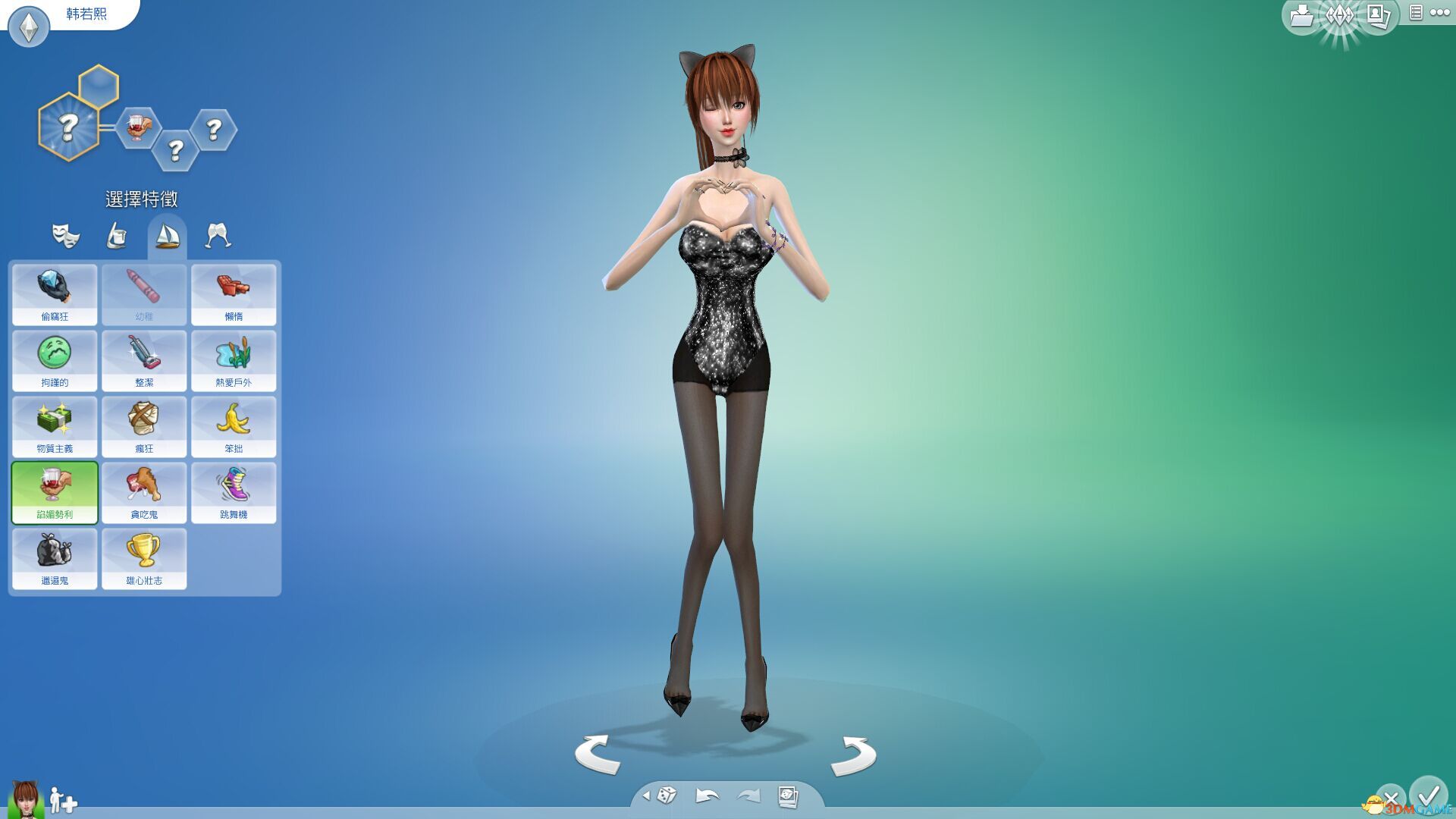Toggle the 邋遢鬼 (slob) trait selection
The image size is (1456, 819).
pos(54,559)
